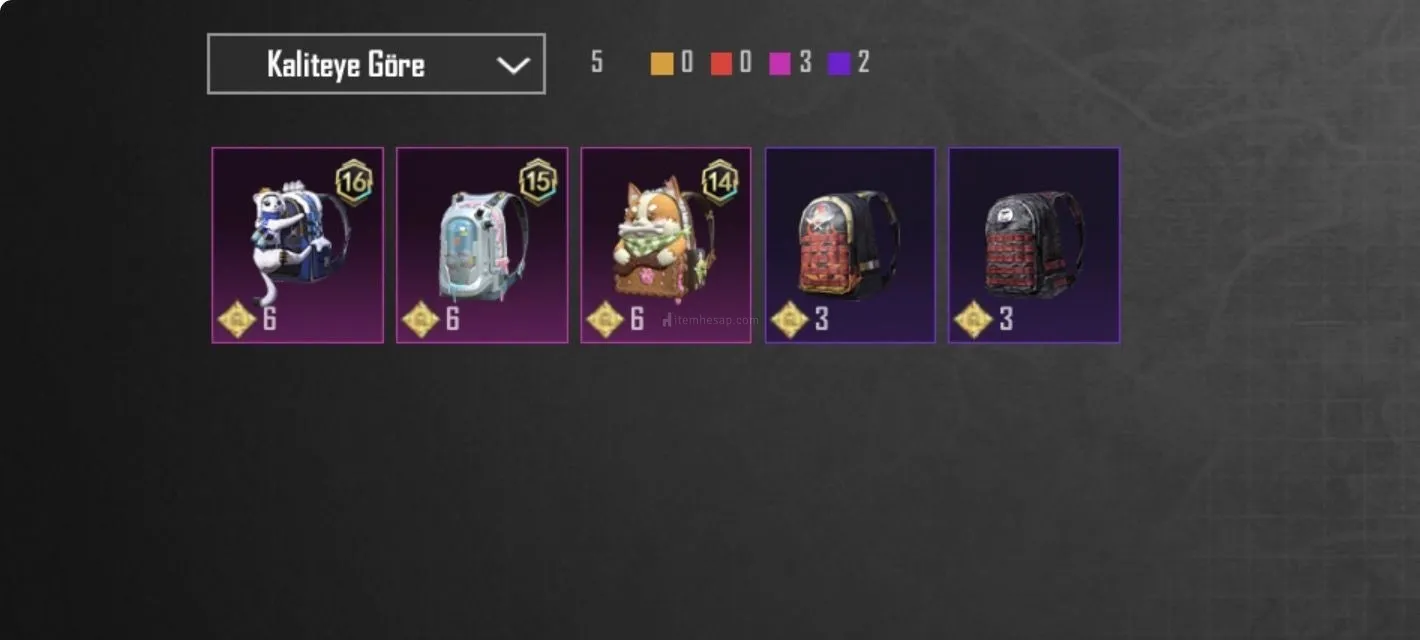This screenshot has height=640, width=1420.
Task: Choose the light blue capsule backpack, level 15
Action: [x=482, y=245]
